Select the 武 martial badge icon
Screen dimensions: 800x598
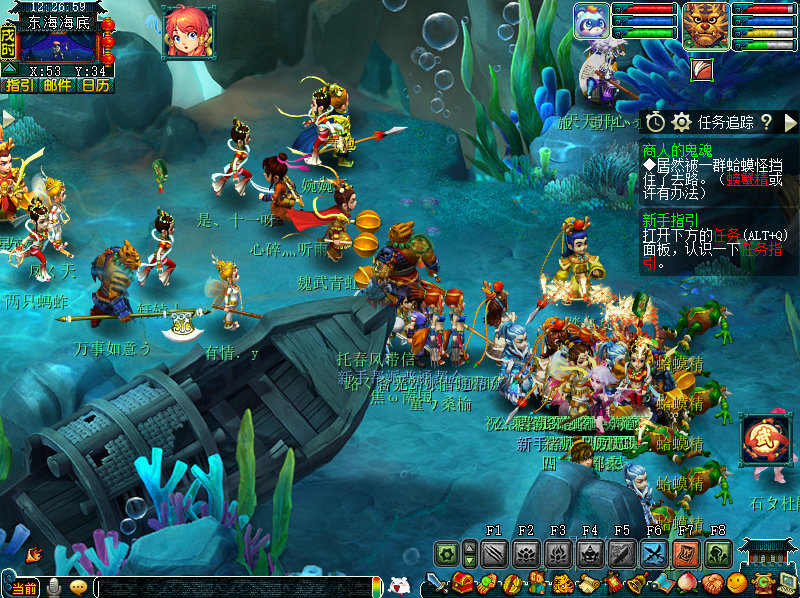[x=765, y=440]
